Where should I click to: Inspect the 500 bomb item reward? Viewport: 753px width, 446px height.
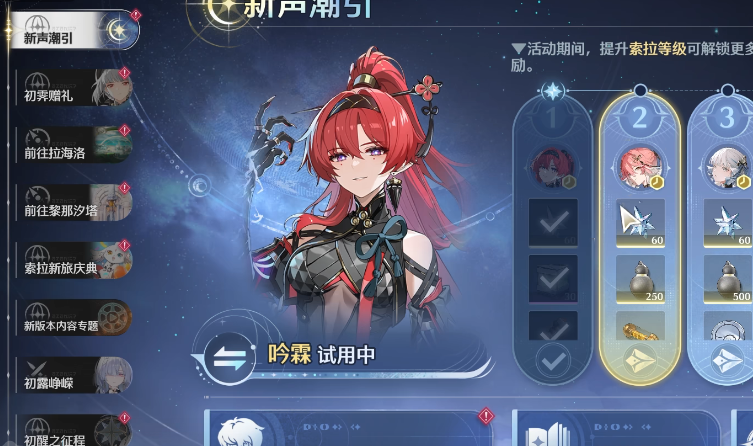tap(726, 280)
